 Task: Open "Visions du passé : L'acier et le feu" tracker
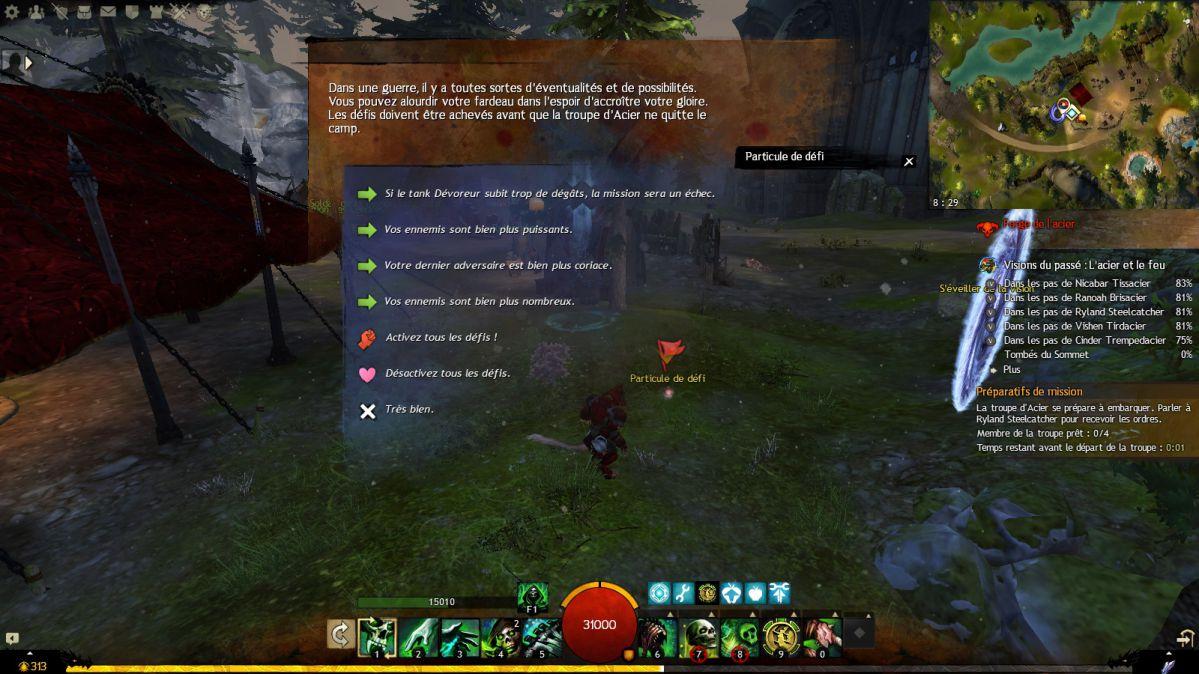point(1084,265)
